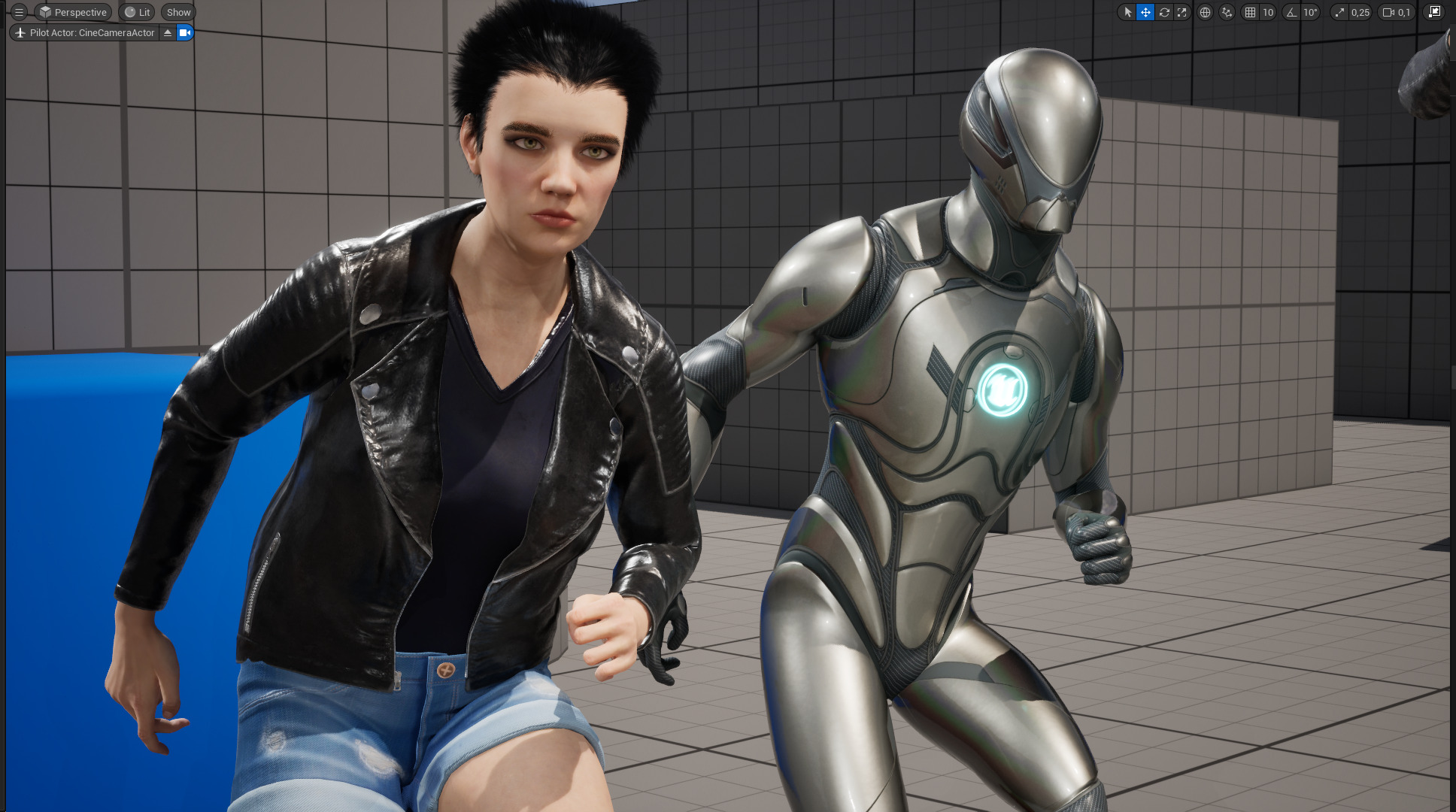Toggle surface snapping icon
1456x812 pixels.
point(1227,12)
